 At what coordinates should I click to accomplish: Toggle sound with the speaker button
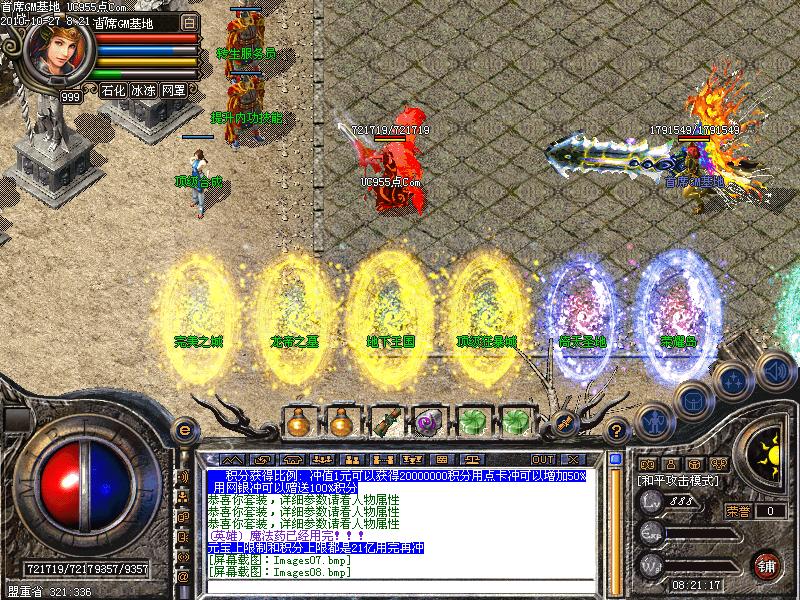771,368
